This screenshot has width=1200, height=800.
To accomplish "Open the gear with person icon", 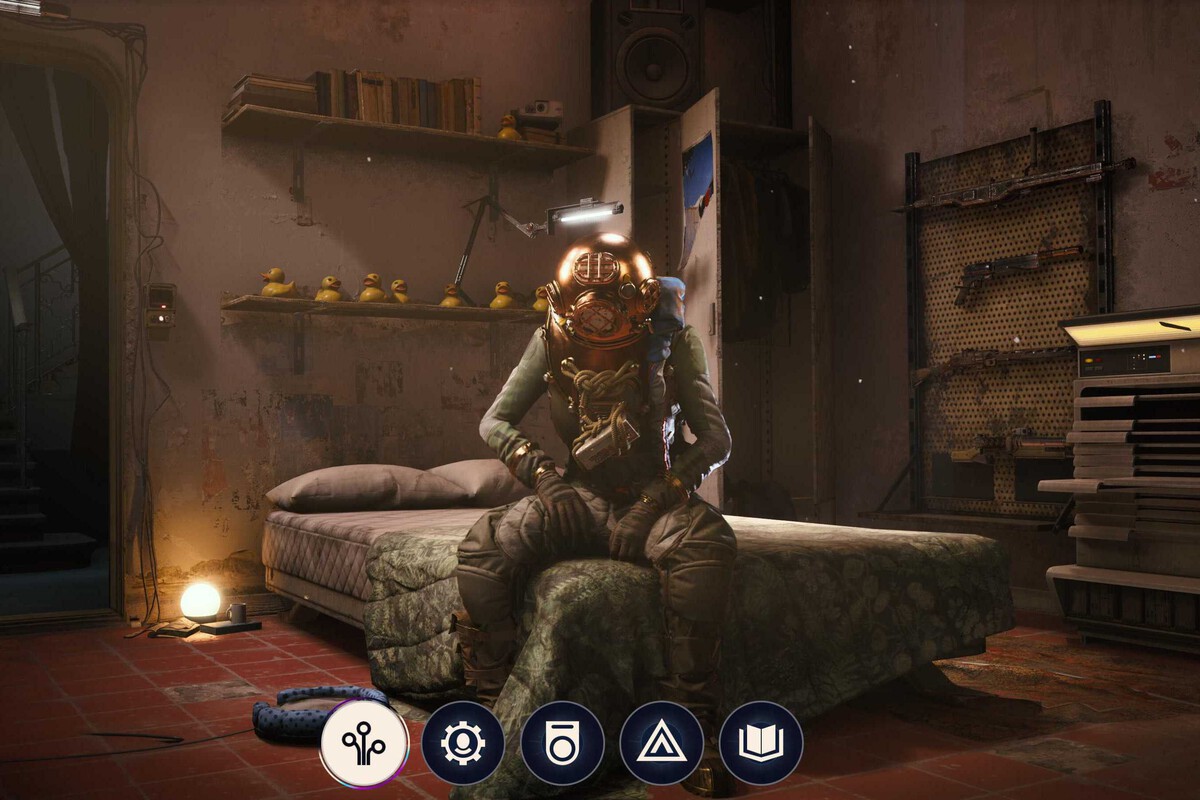I will pos(462,743).
